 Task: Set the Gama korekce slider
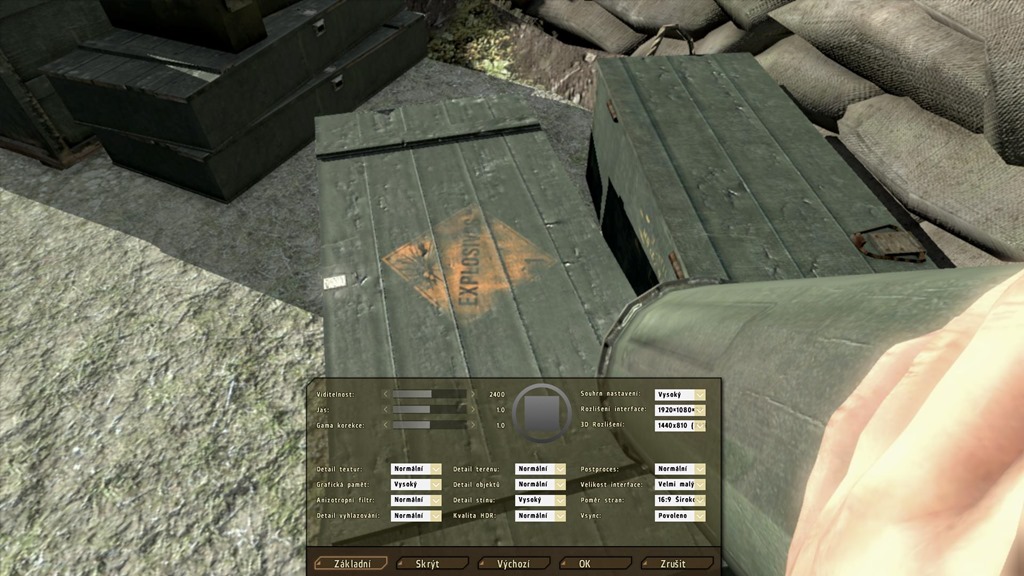pyautogui.click(x=430, y=425)
